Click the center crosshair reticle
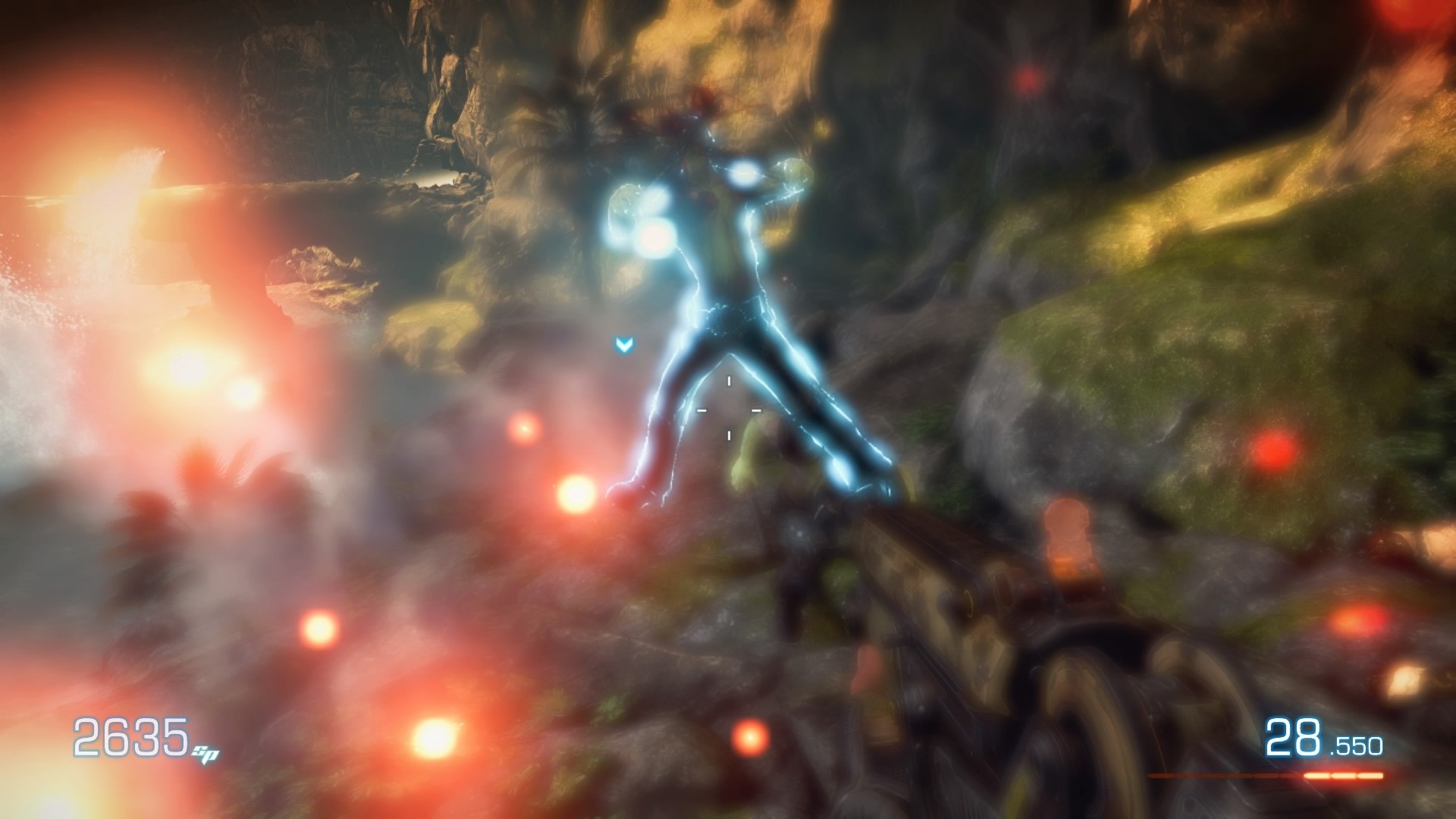Viewport: 1456px width, 819px height. [x=730, y=408]
